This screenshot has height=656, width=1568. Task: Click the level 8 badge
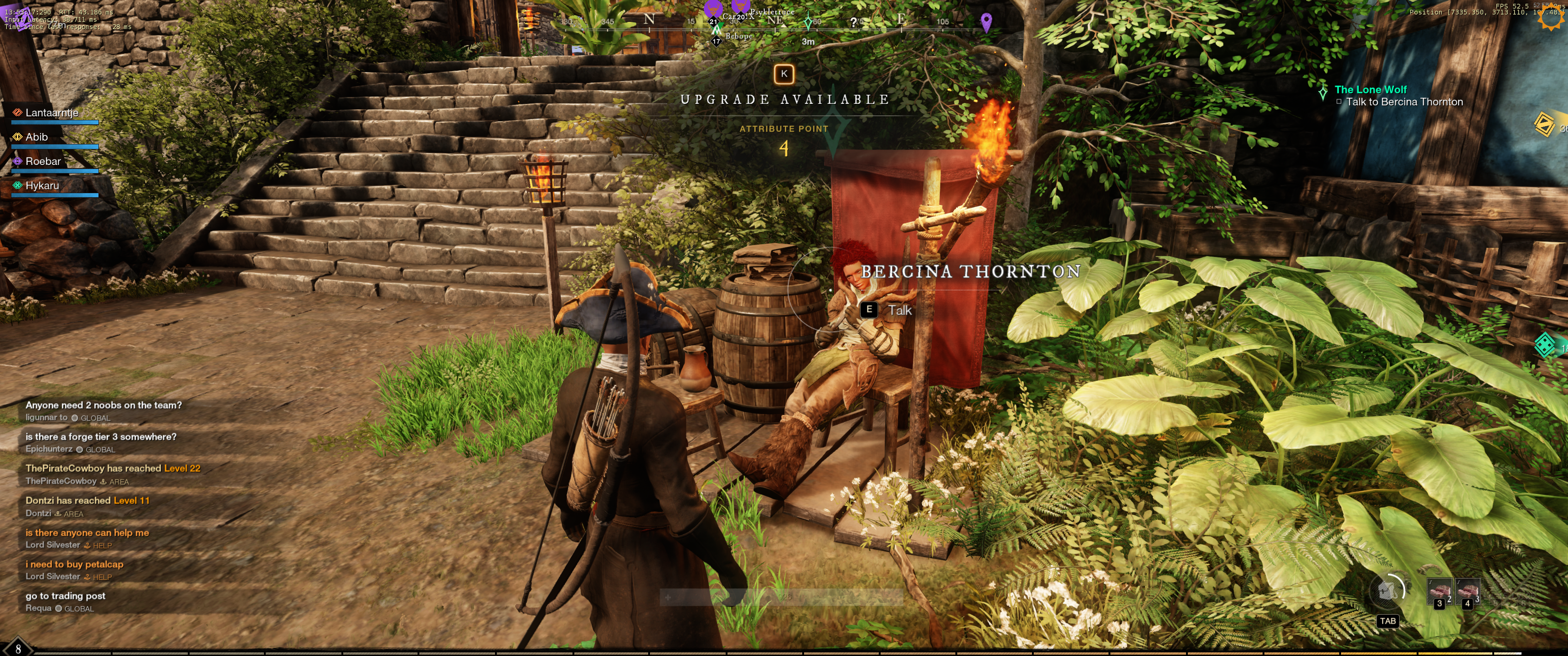[x=18, y=648]
